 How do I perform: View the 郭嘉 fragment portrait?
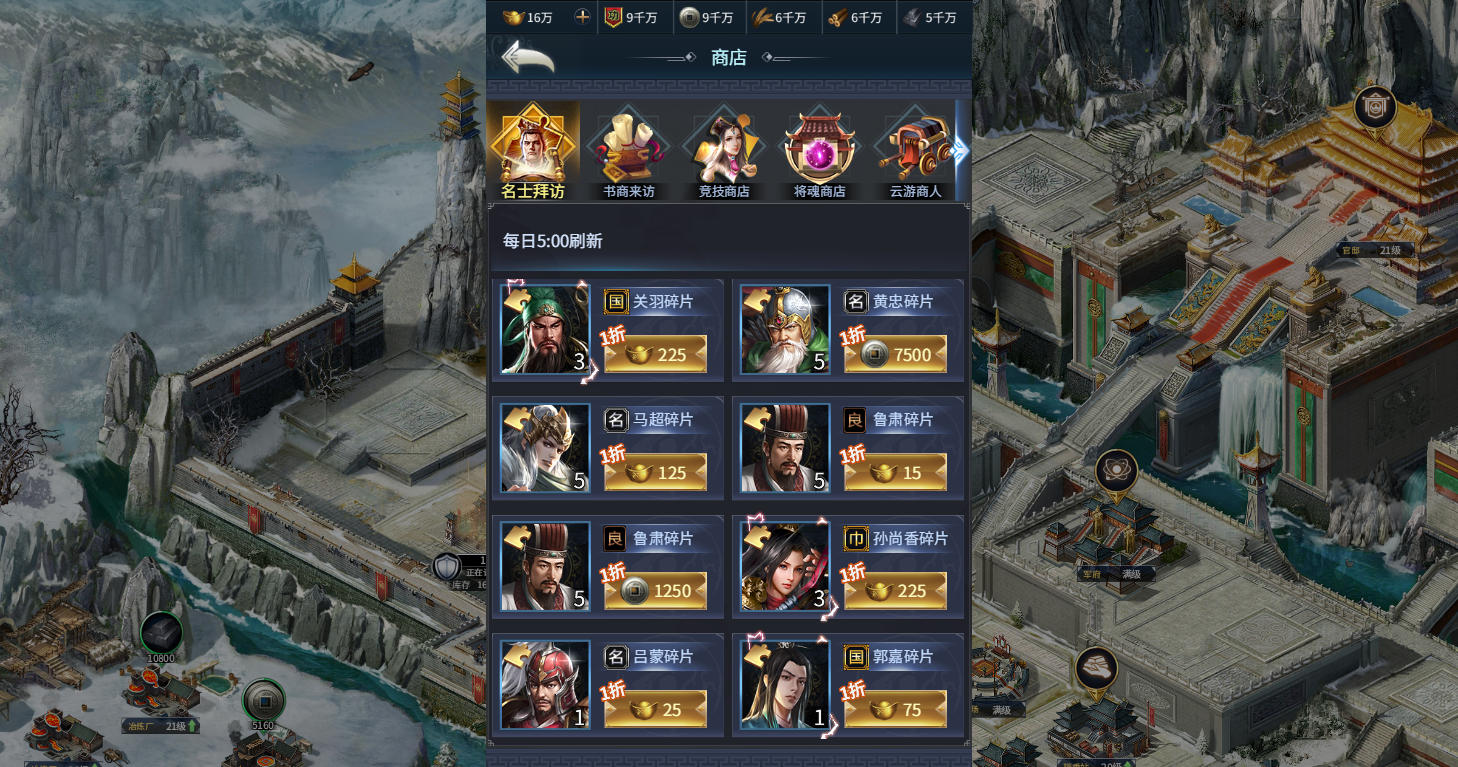[x=785, y=685]
